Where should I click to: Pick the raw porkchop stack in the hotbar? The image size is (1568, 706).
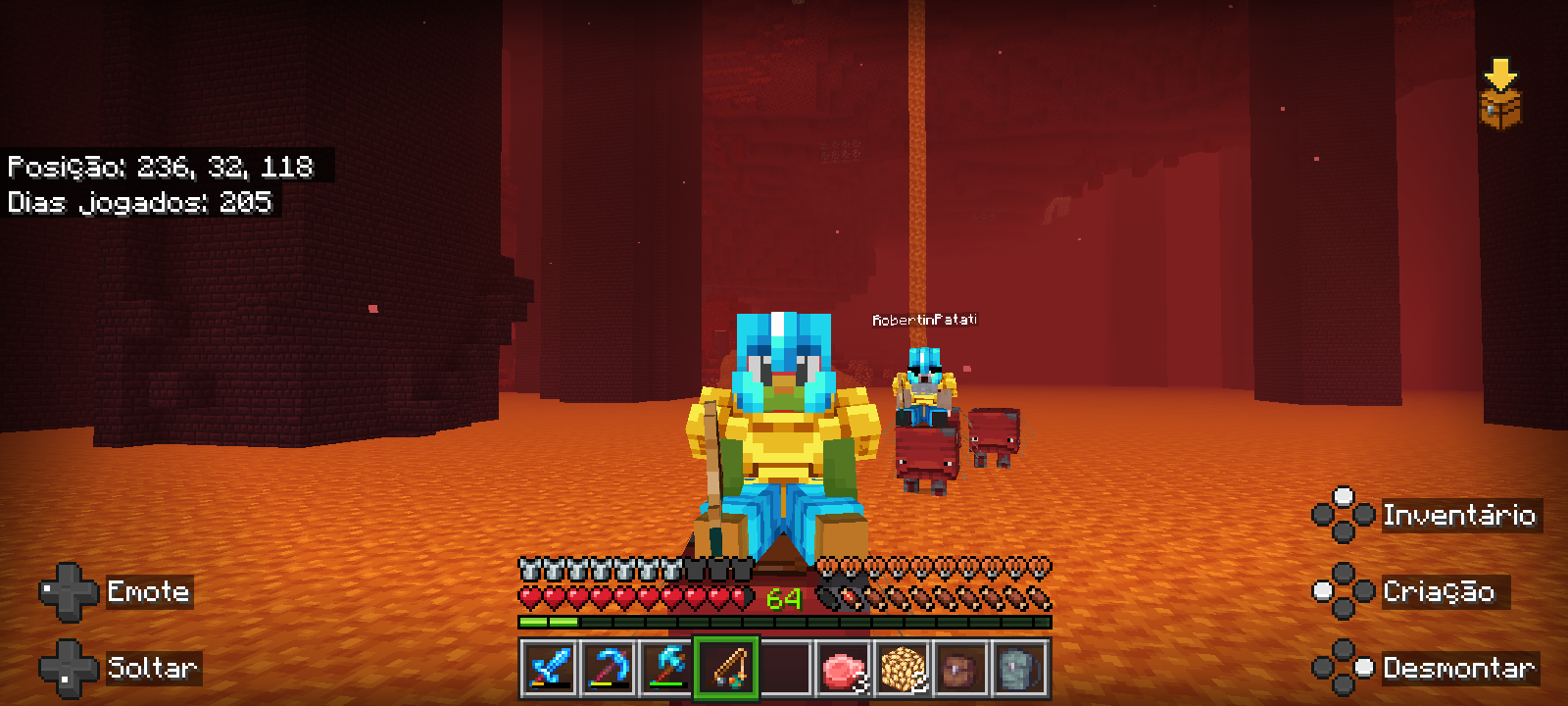click(x=844, y=669)
